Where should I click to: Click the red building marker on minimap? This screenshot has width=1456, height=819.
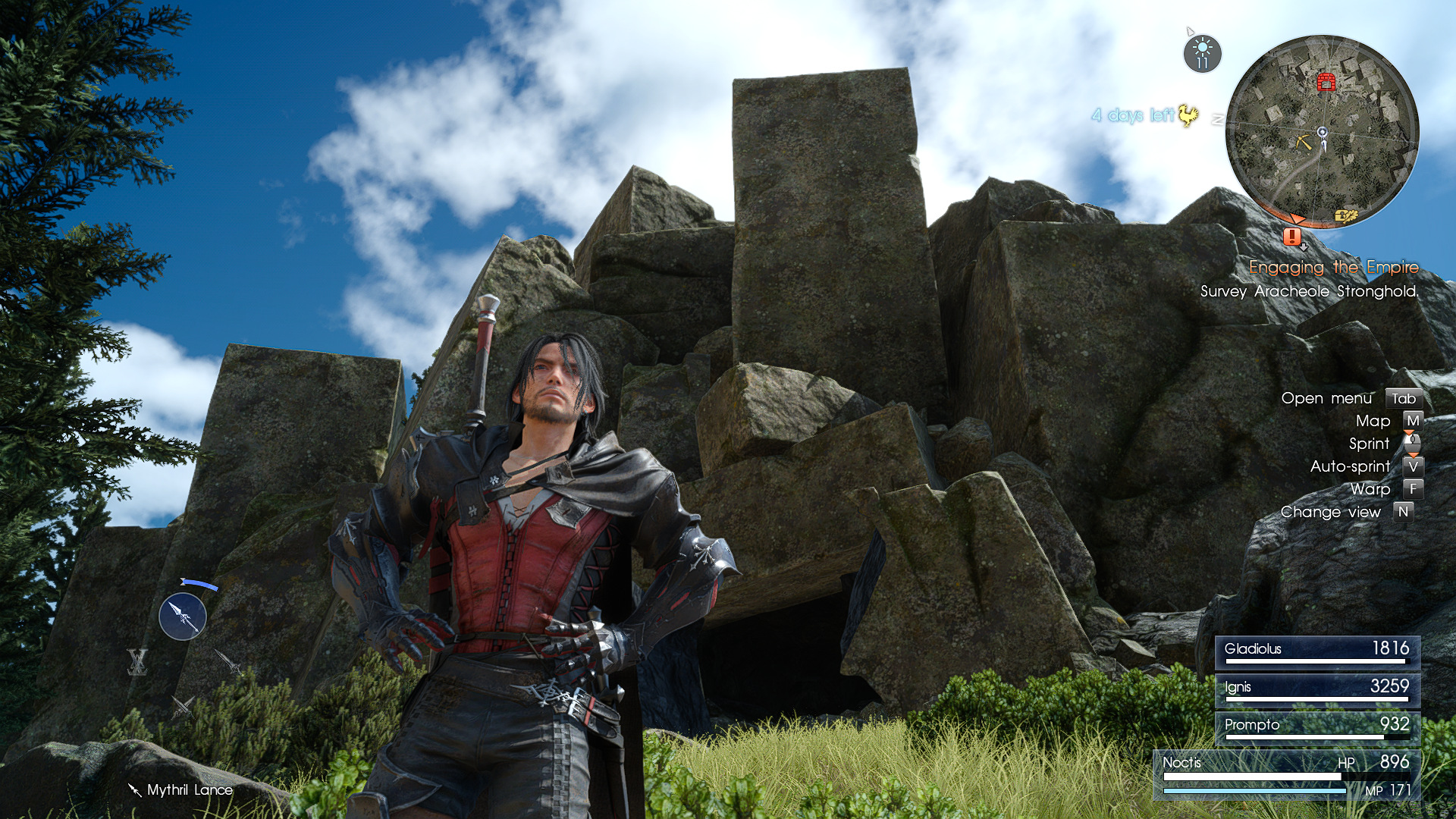1326,81
